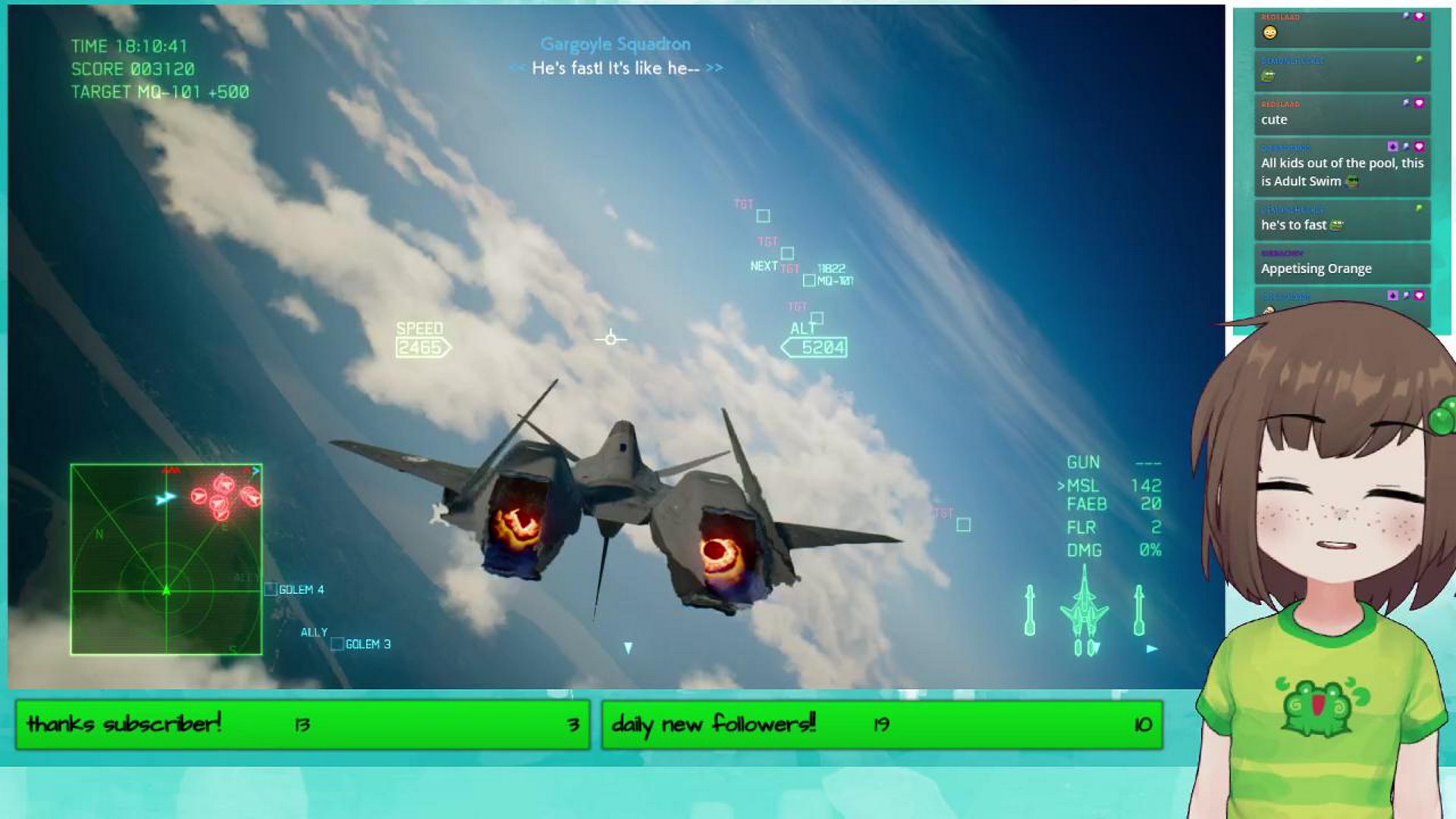1456x819 pixels.
Task: Click the left missile icon beside the aircraft silhouette
Action: tap(1030, 610)
